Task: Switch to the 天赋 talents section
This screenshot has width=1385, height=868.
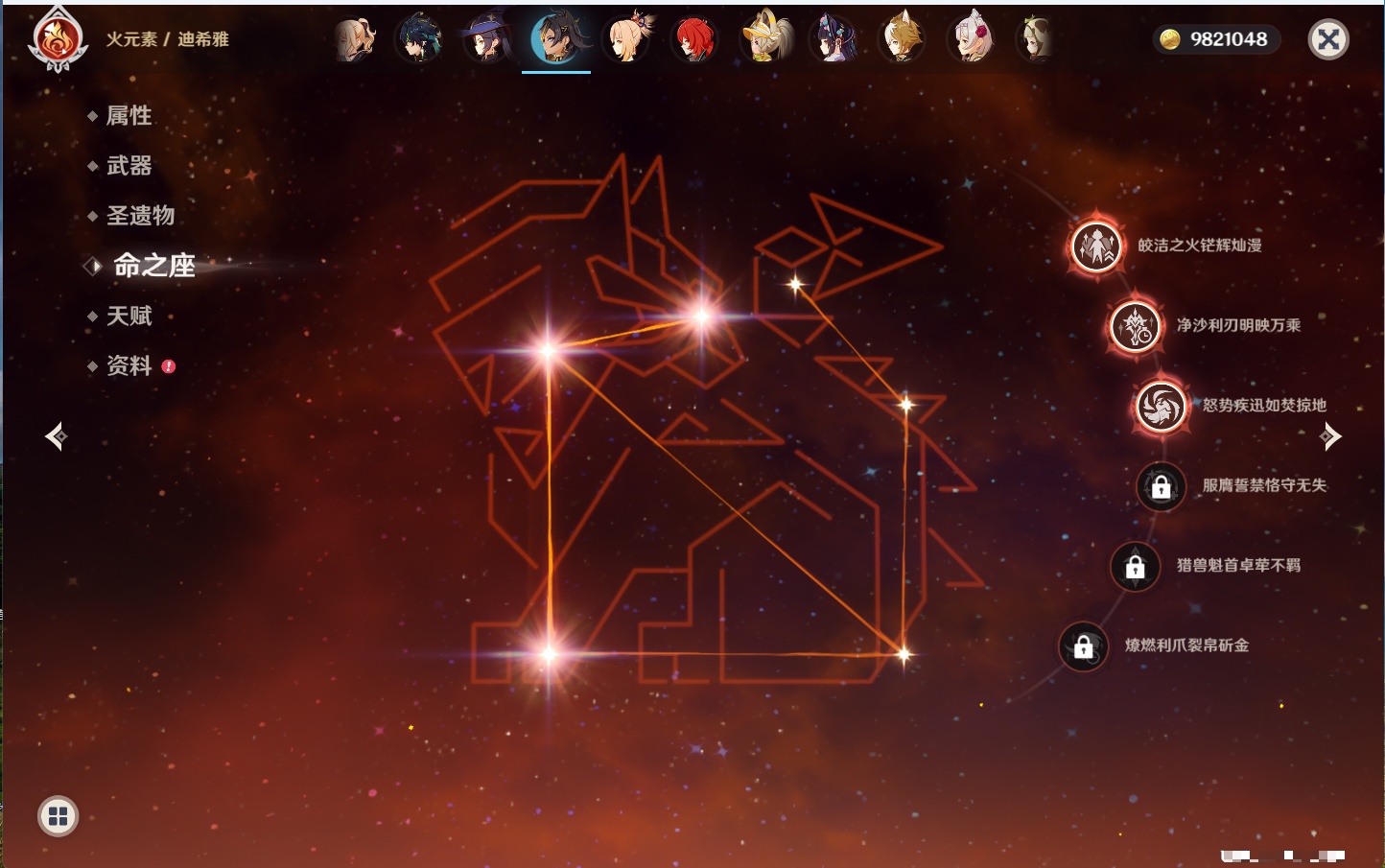Action: [129, 316]
